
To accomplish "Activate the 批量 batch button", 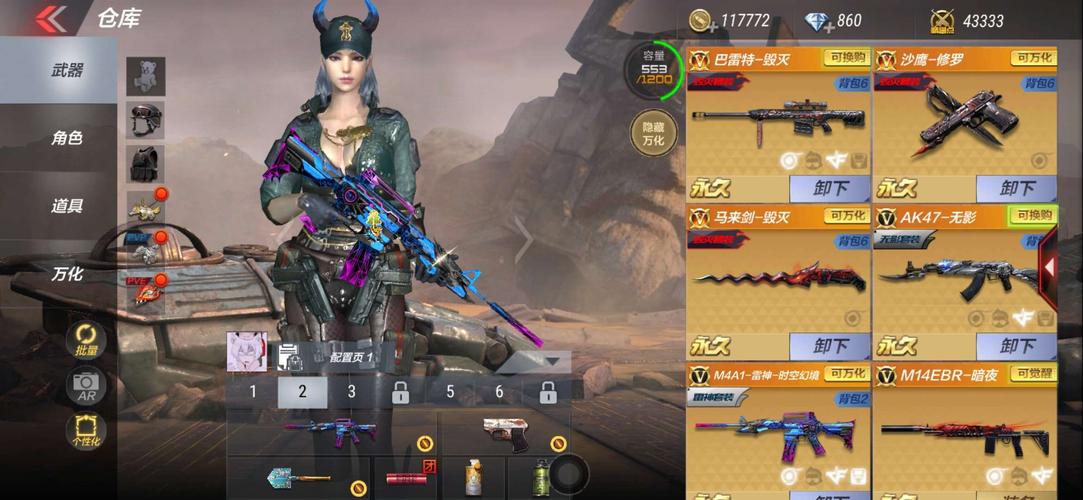I will coord(86,340).
